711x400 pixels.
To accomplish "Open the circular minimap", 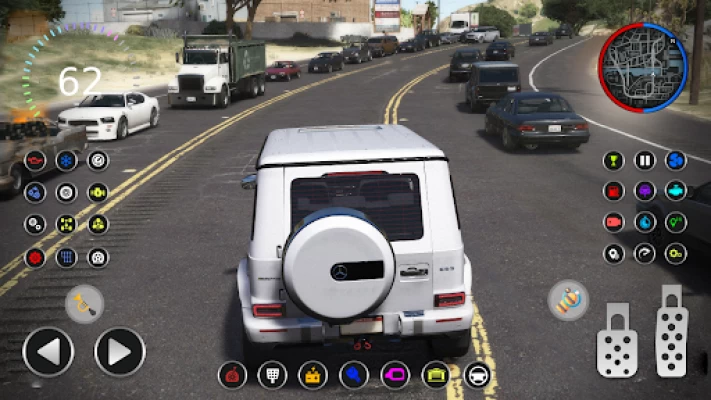I will [x=642, y=68].
